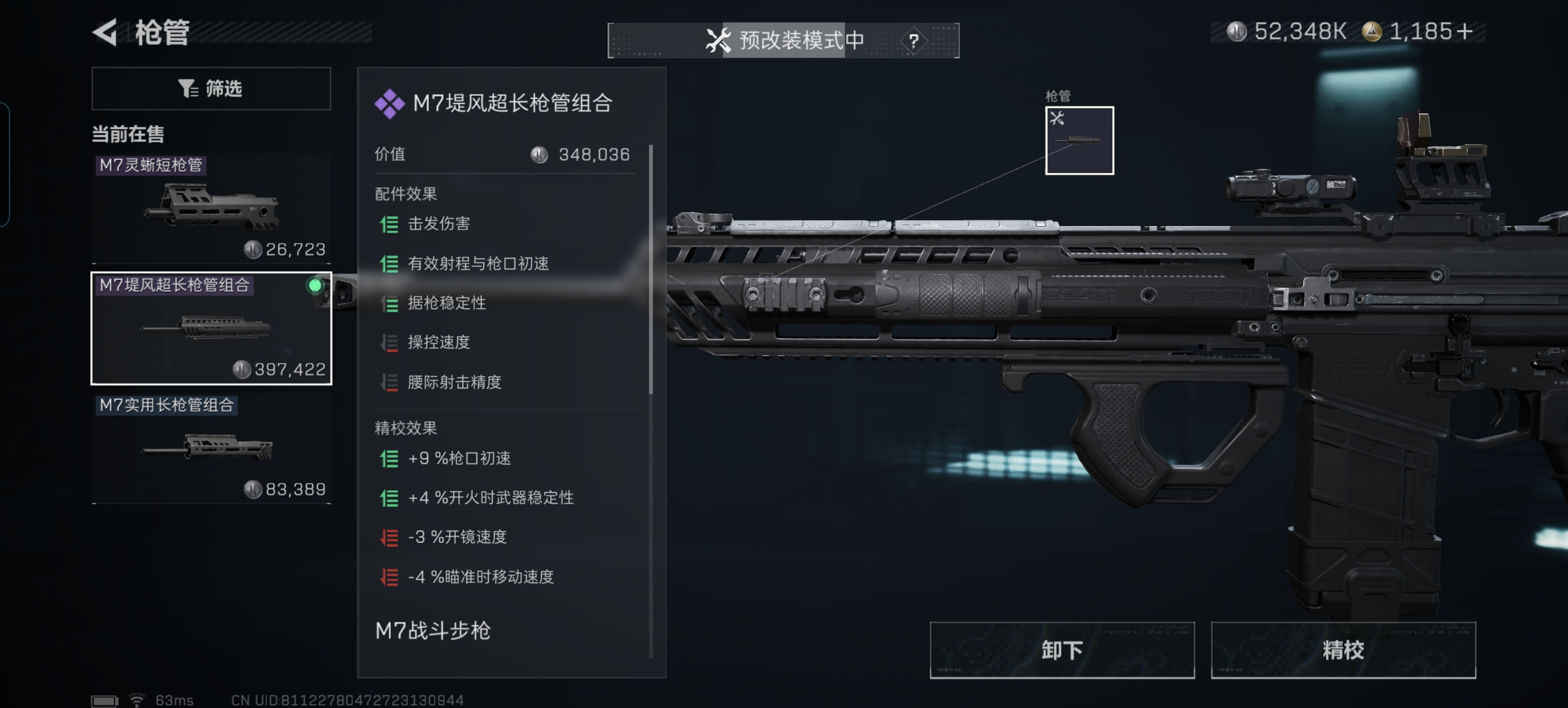Click the 预改装模式中 banner
This screenshot has height=708, width=1568.
click(783, 41)
